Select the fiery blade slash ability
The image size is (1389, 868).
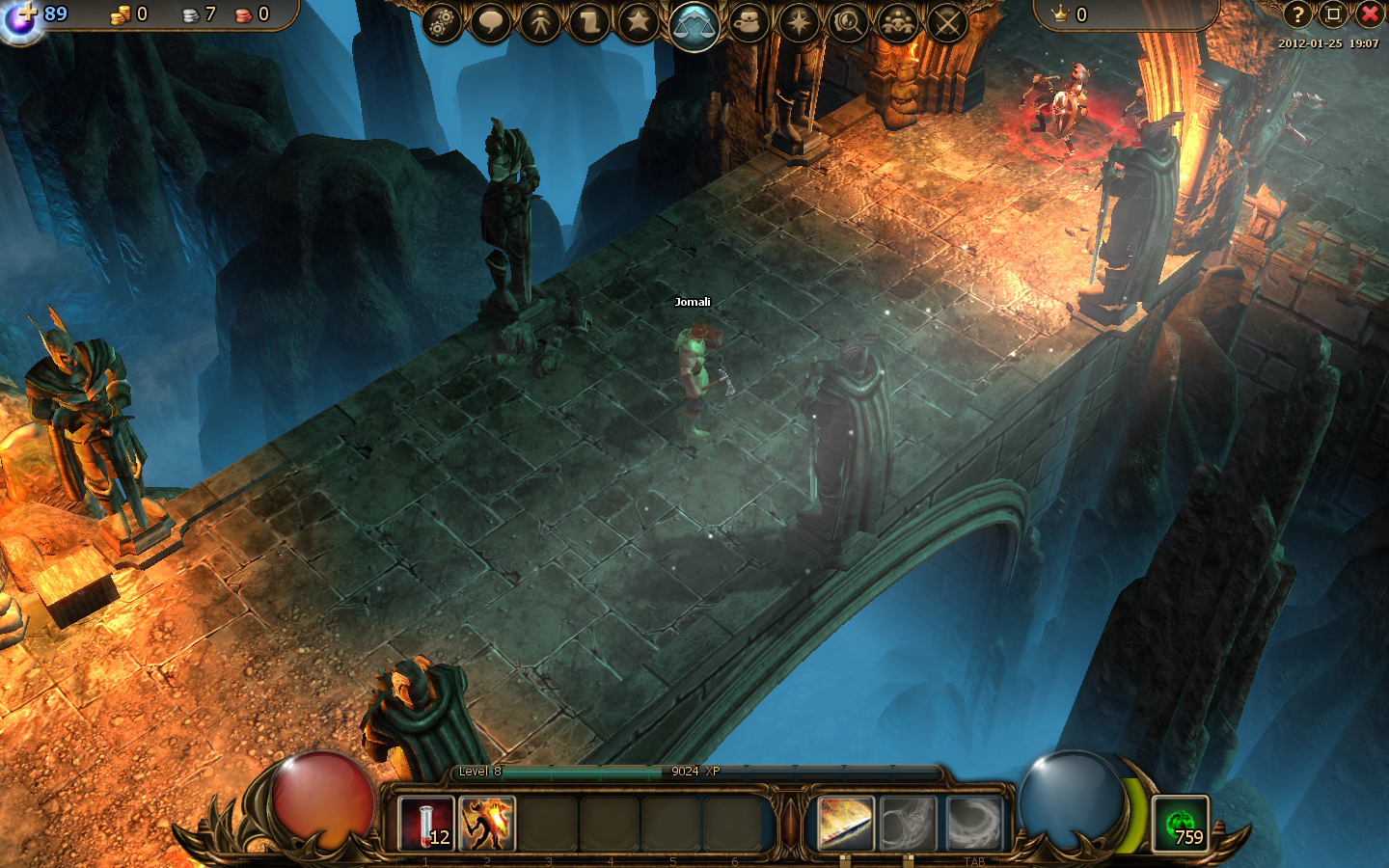(x=846, y=824)
